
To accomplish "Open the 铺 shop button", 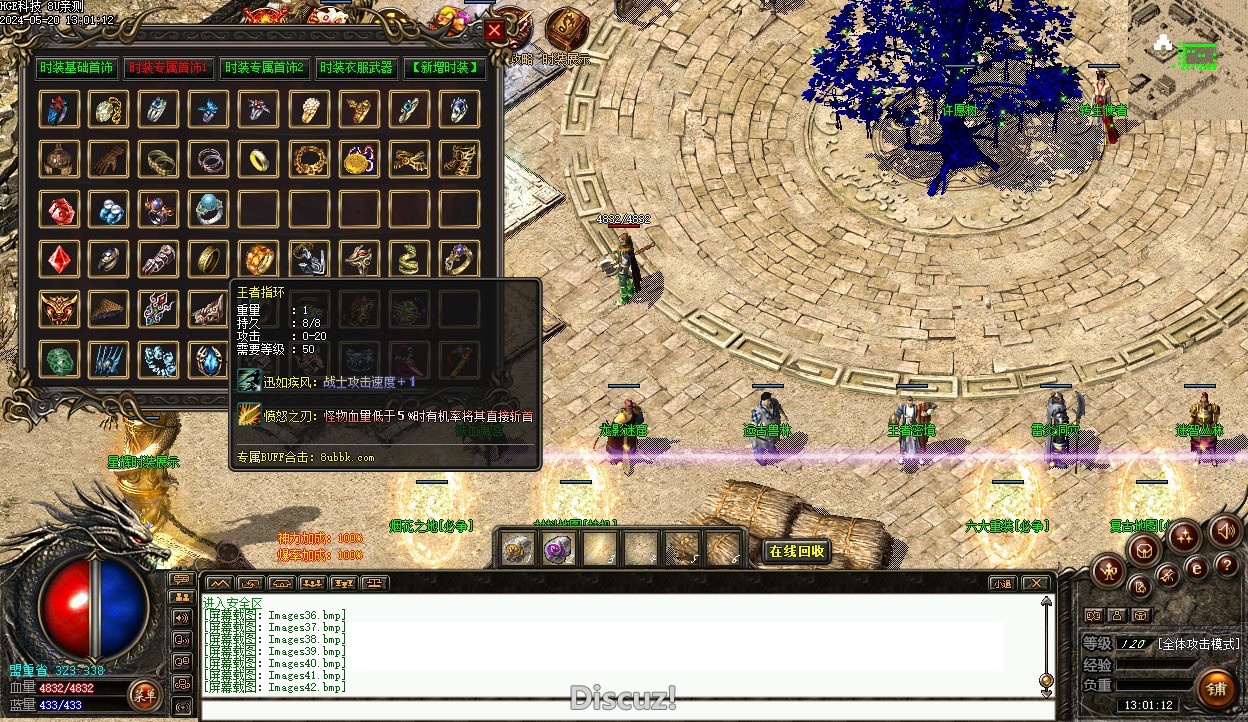I will pos(1216,689).
